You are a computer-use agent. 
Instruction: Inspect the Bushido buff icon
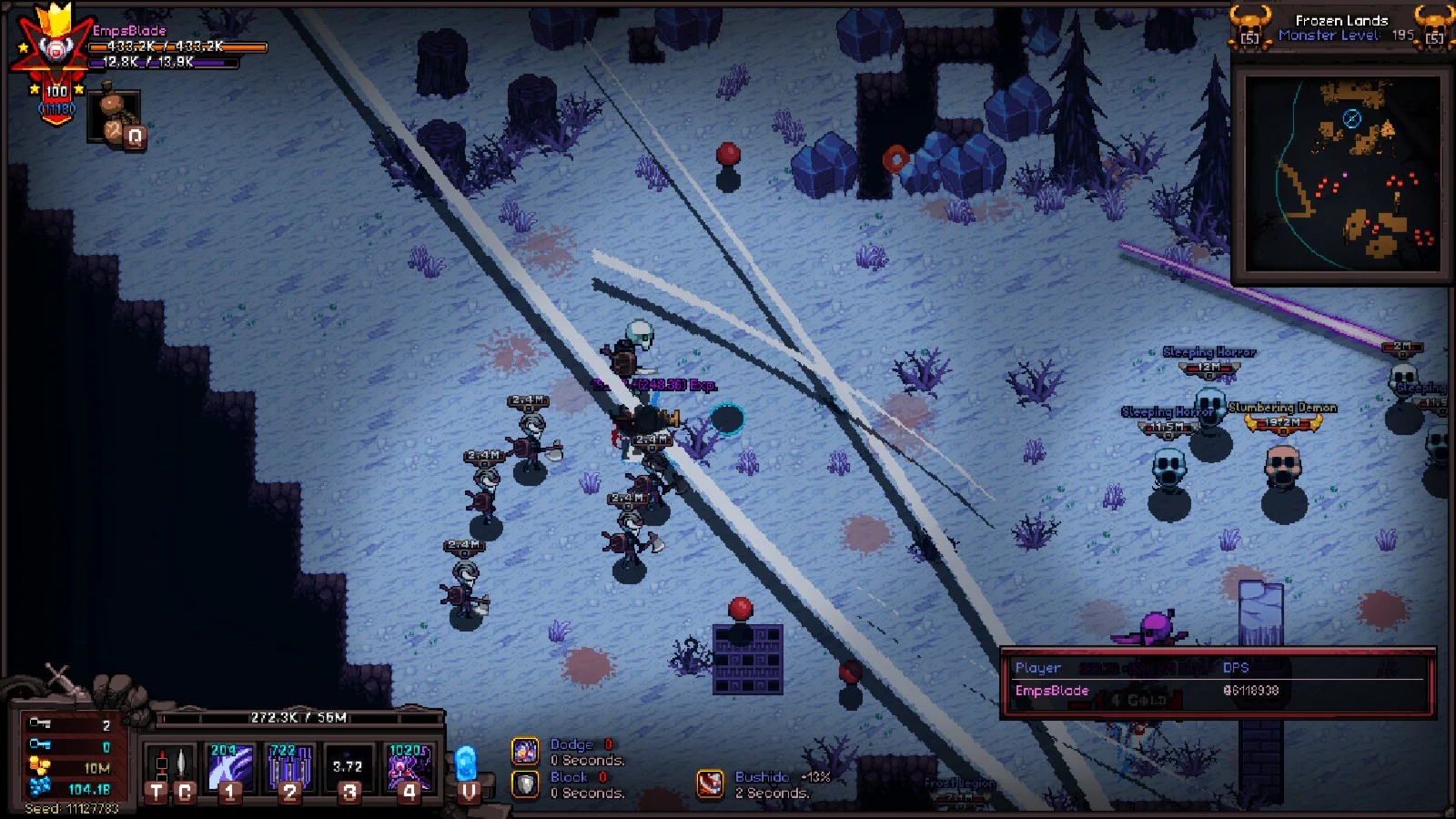pos(711,784)
